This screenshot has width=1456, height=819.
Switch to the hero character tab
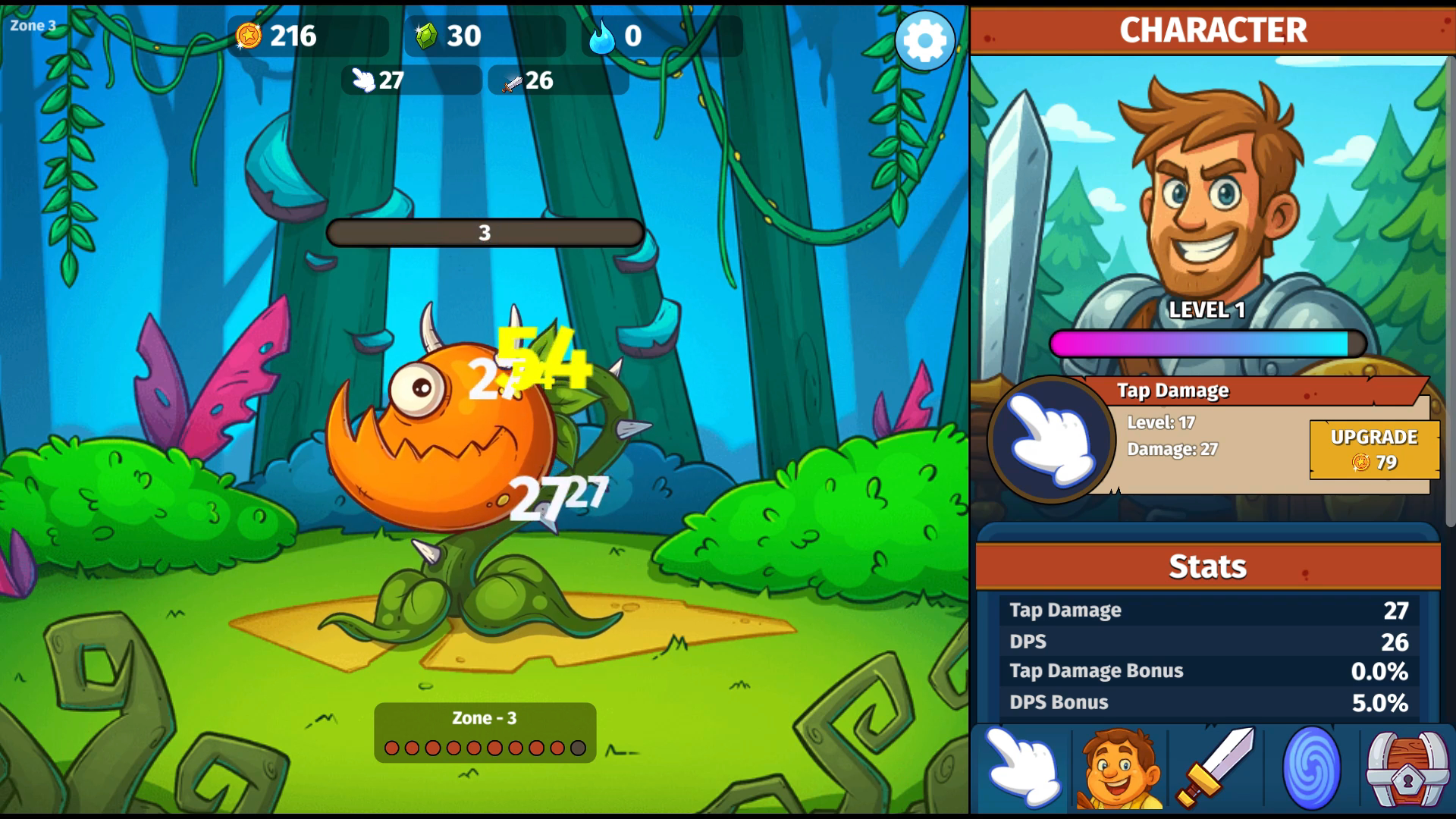coord(1116,769)
